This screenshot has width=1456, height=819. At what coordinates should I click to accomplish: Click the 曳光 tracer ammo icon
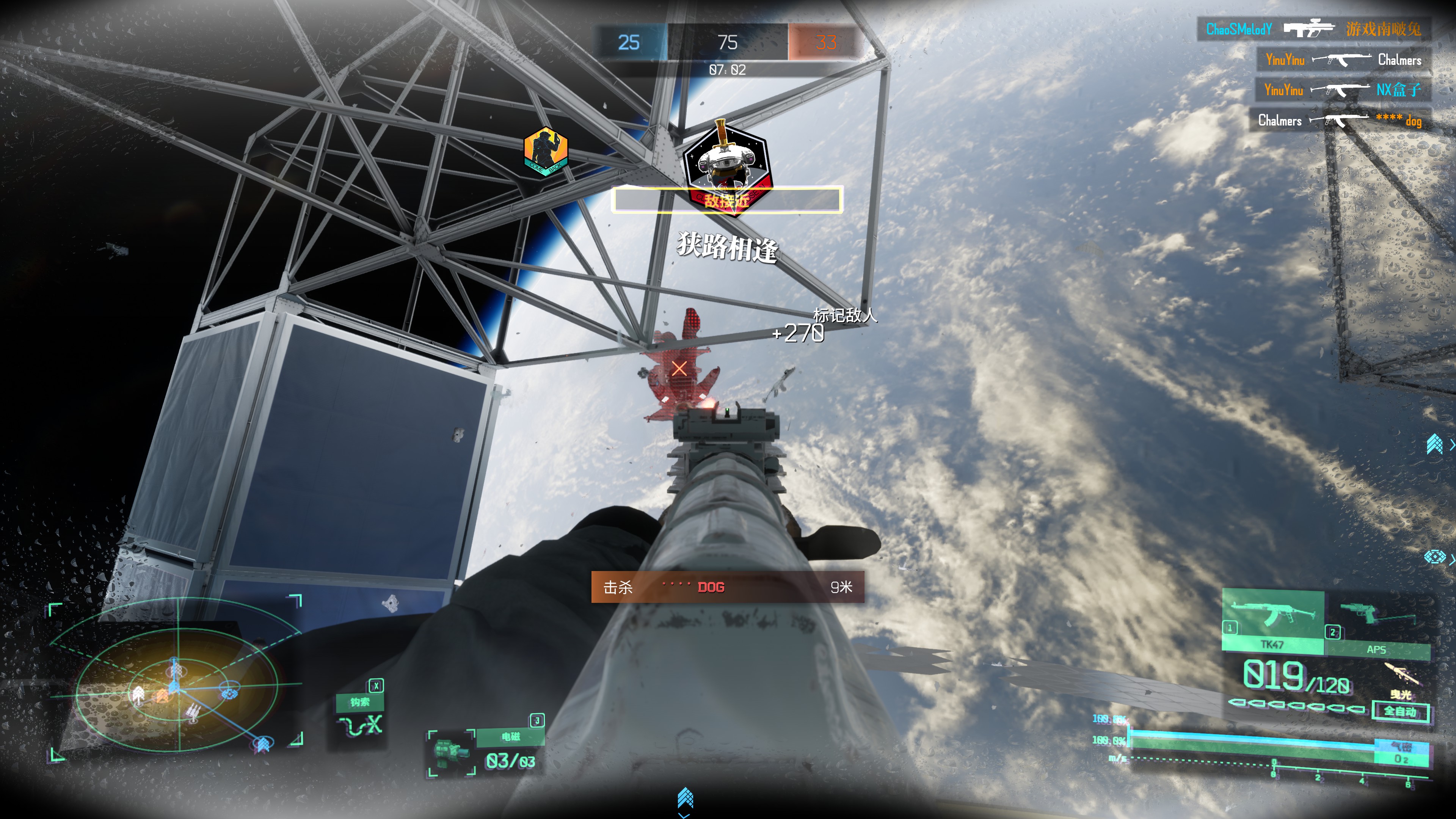point(1401,681)
